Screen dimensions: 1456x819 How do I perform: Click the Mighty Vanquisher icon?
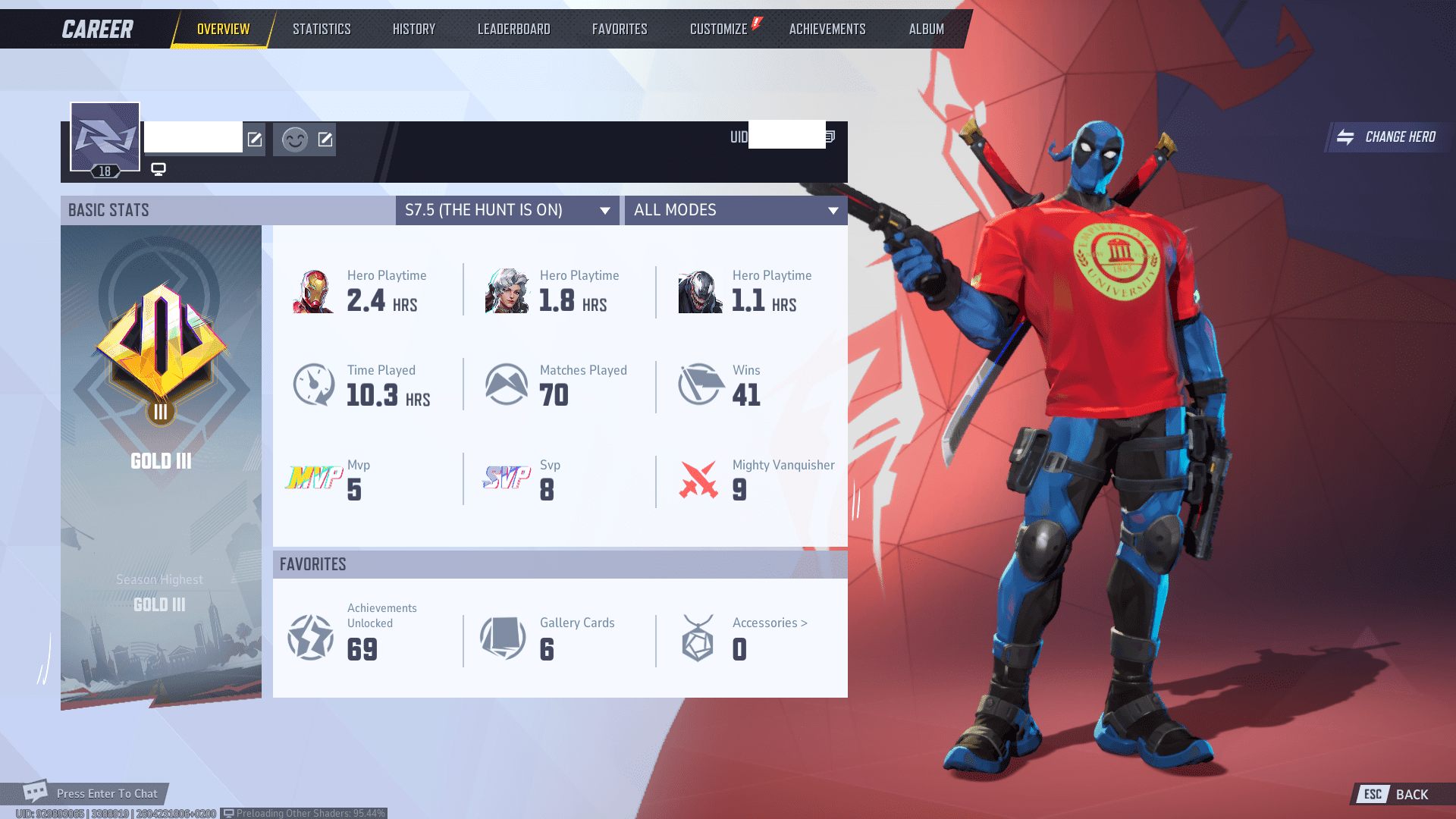point(698,479)
